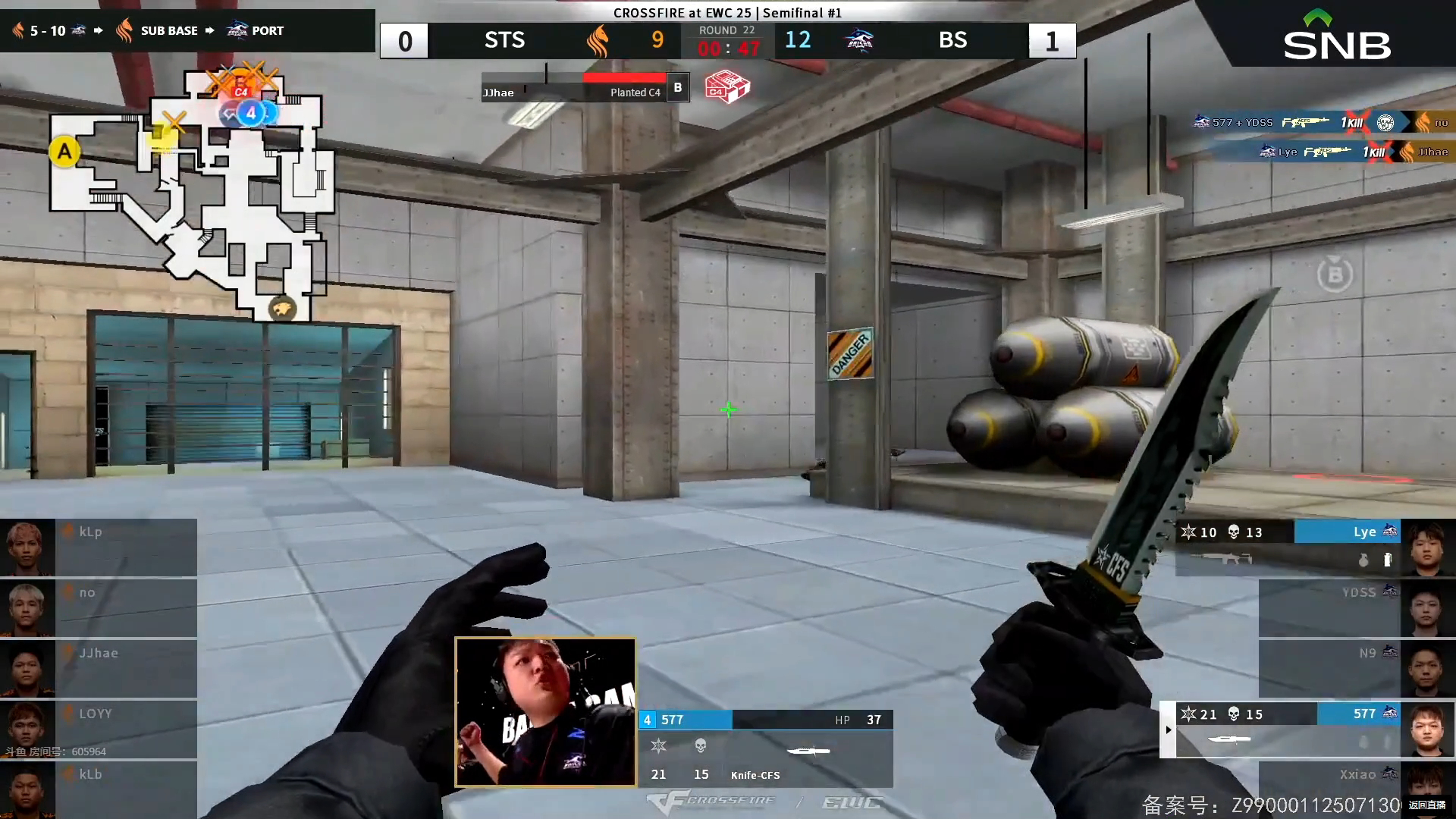This screenshot has height=819, width=1456.
Task: Select player LOYY's row
Action: pyautogui.click(x=99, y=729)
